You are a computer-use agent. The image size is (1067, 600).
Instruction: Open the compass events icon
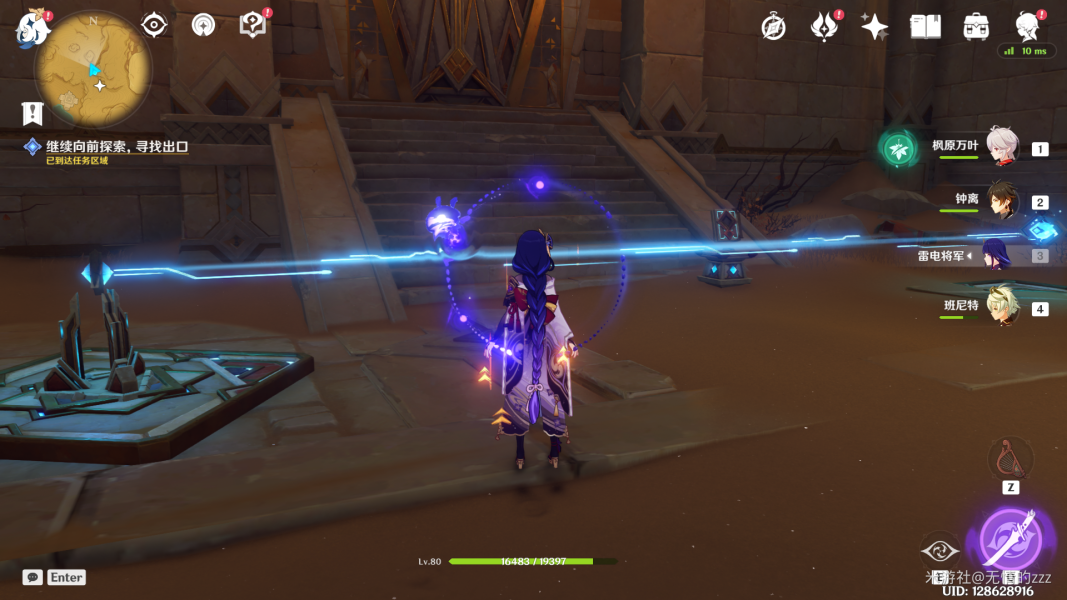[773, 27]
